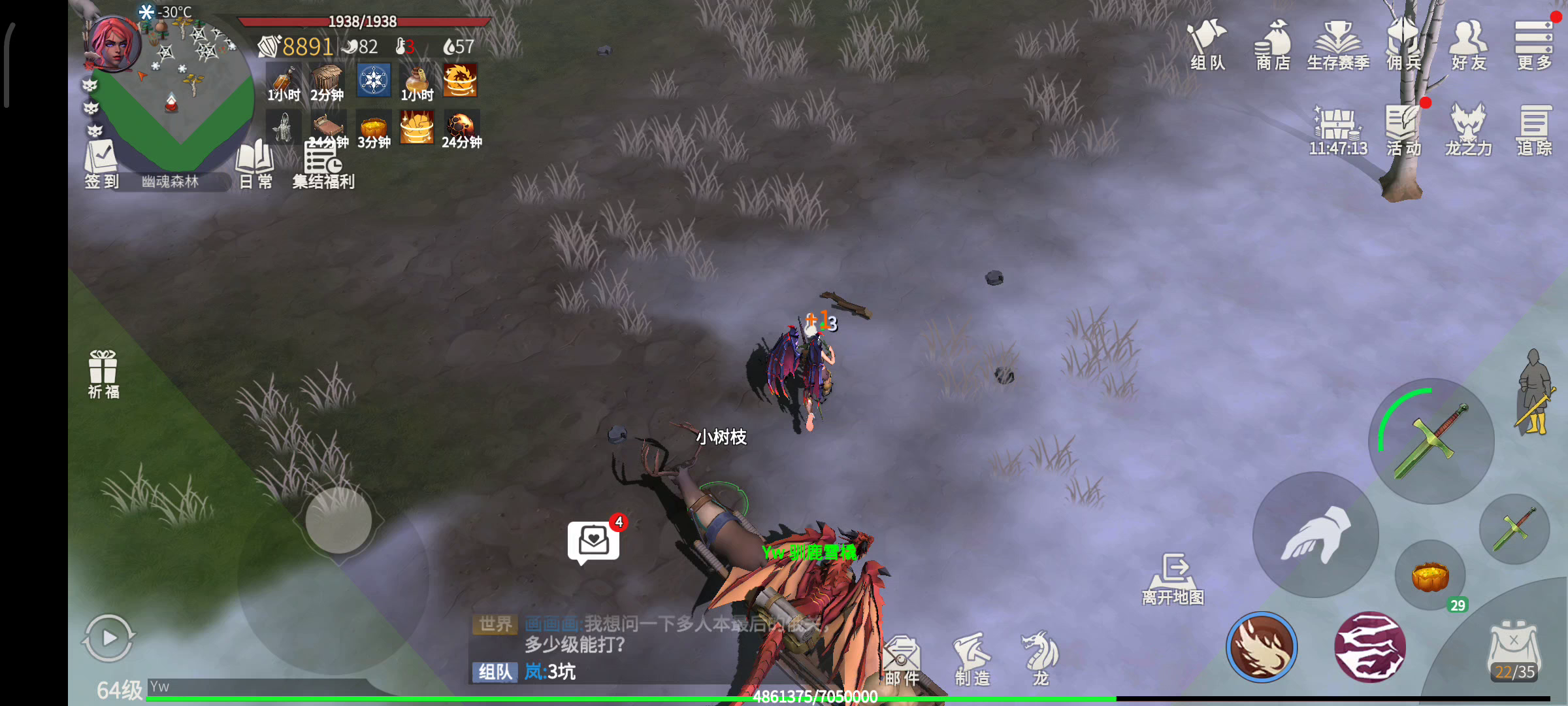The image size is (1568, 706).
Task: Open the 活动 events panel
Action: (x=1403, y=129)
